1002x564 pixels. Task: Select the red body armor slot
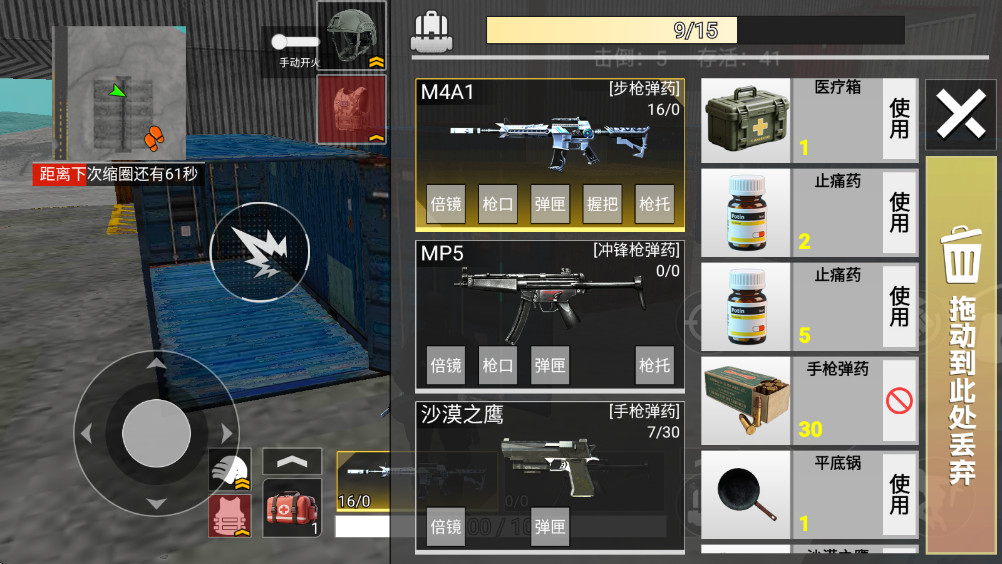pyautogui.click(x=351, y=108)
